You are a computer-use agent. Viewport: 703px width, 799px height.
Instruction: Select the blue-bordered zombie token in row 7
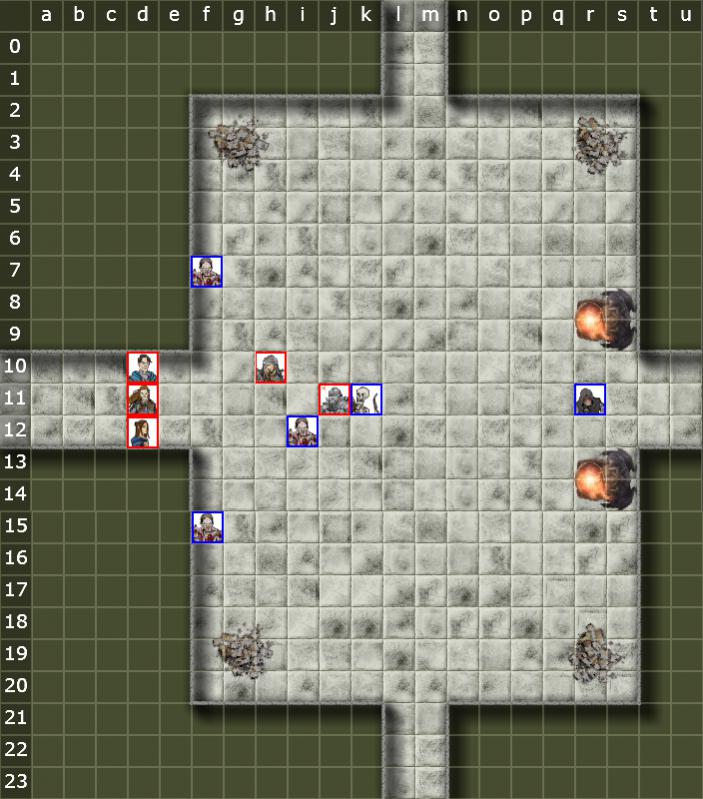pos(207,271)
